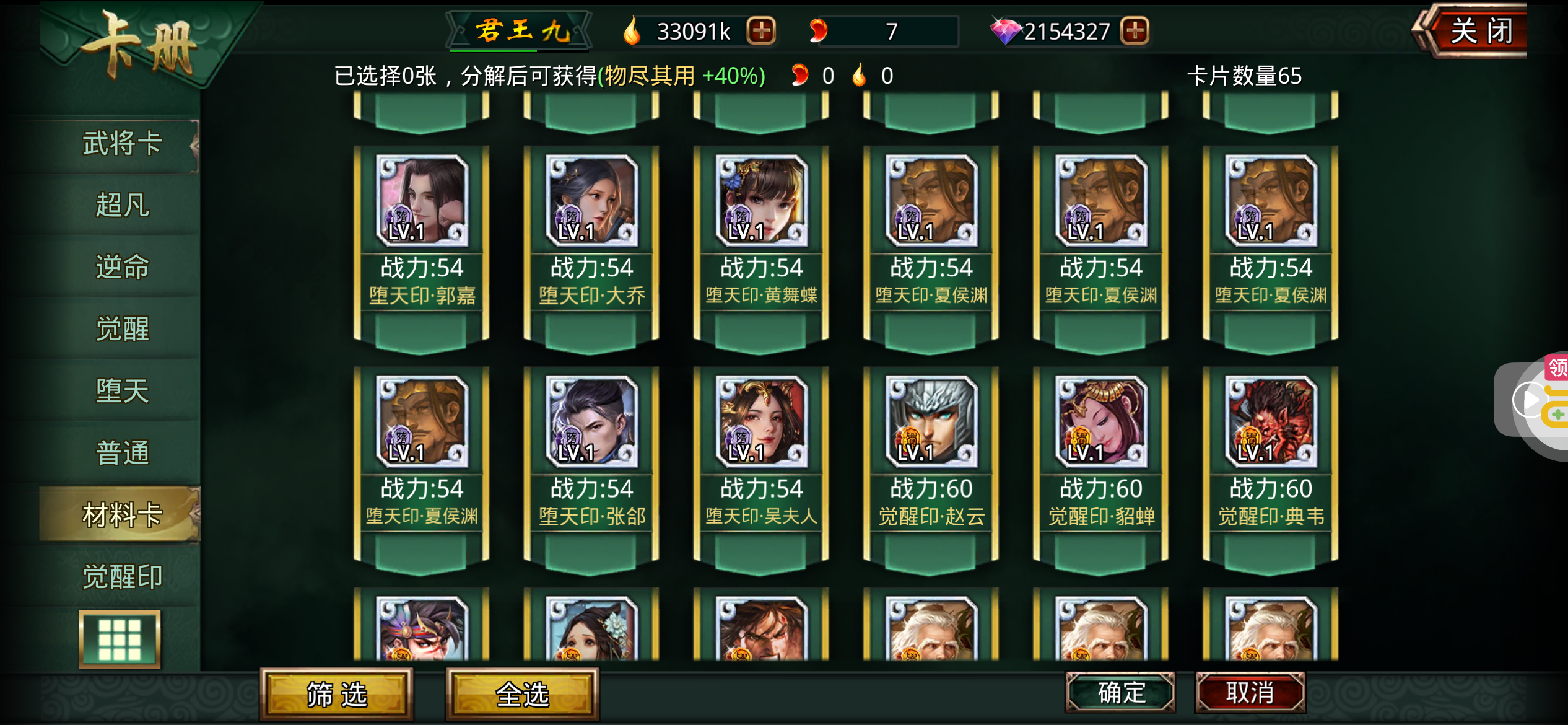The image size is (1568, 725).
Task: Close the card album with 关闭
Action: [x=1480, y=31]
